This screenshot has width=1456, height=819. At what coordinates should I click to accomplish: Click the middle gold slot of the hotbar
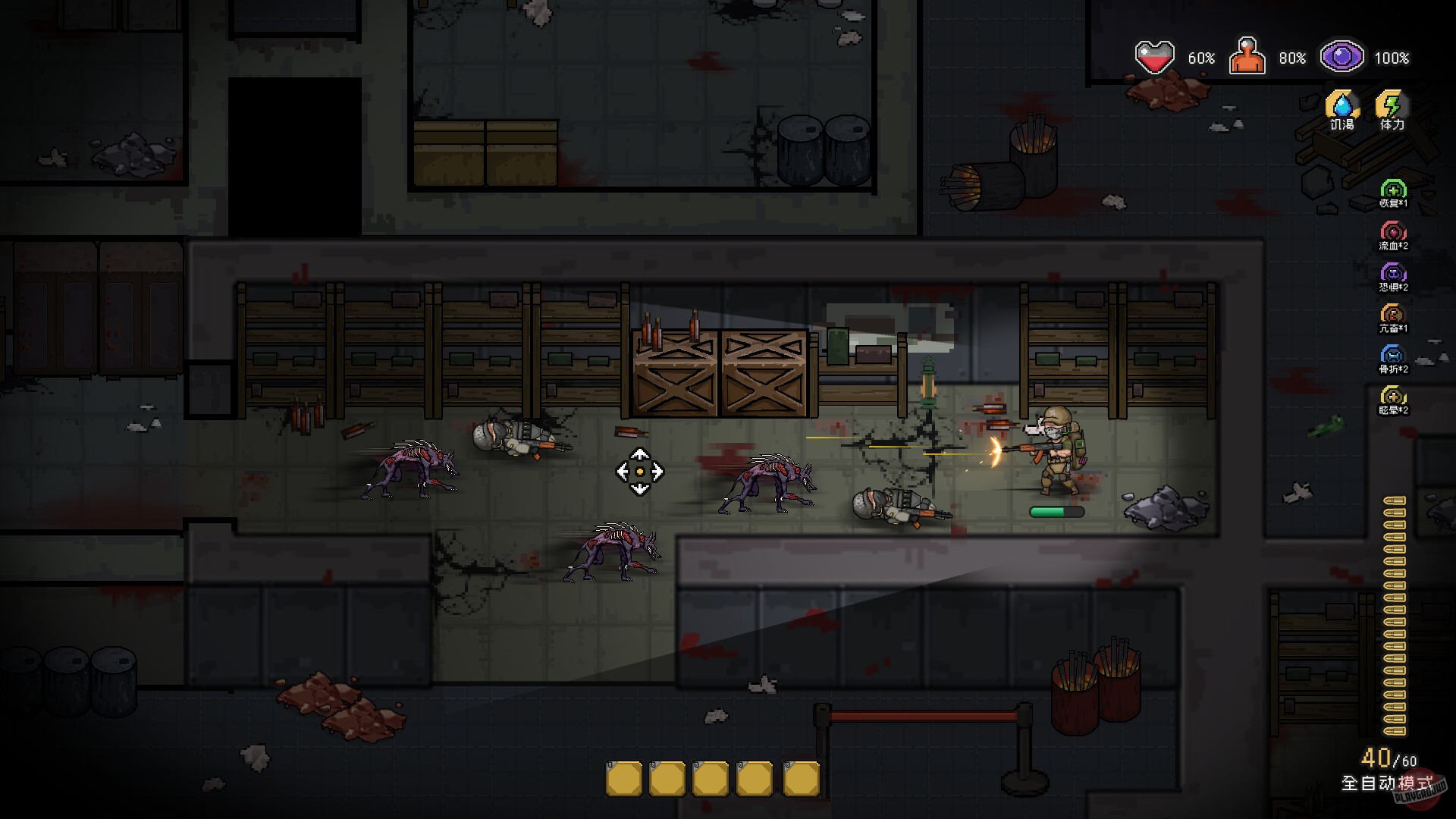click(x=712, y=777)
